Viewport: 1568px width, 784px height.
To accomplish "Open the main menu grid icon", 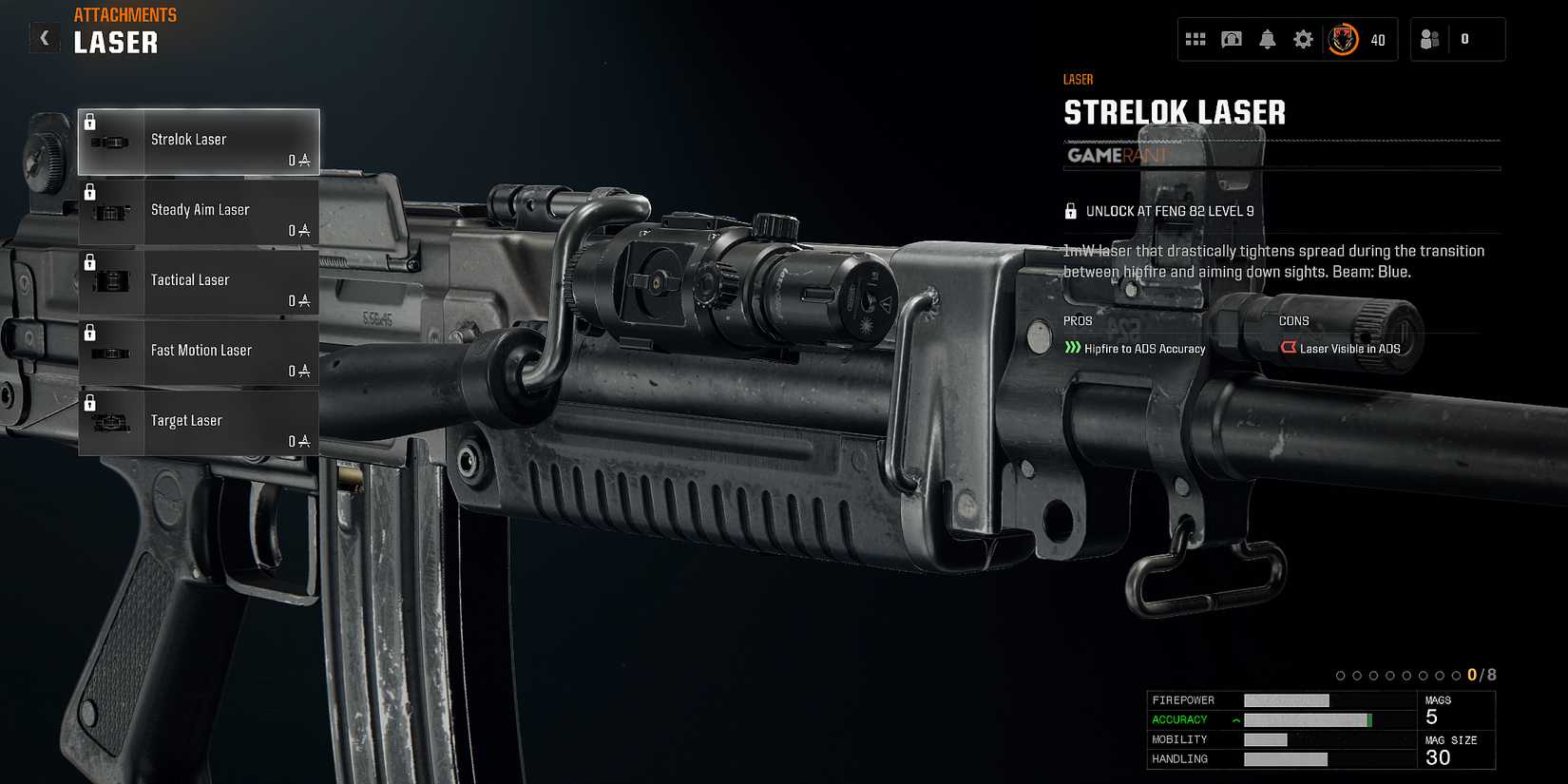I will click(x=1195, y=39).
